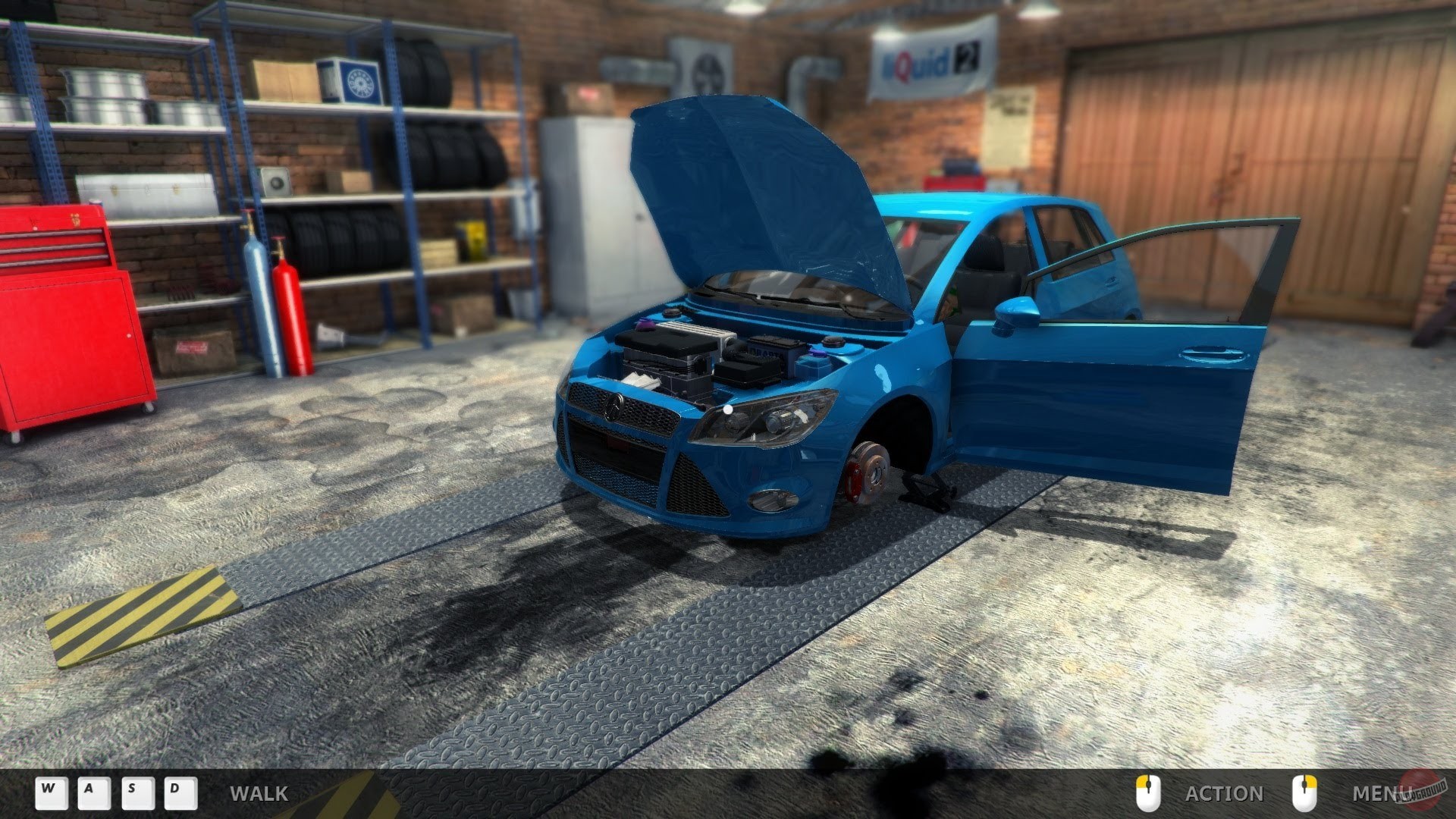The height and width of the screenshot is (819, 1456).
Task: Click the raised blue hood to close it
Action: pyautogui.click(x=751, y=190)
